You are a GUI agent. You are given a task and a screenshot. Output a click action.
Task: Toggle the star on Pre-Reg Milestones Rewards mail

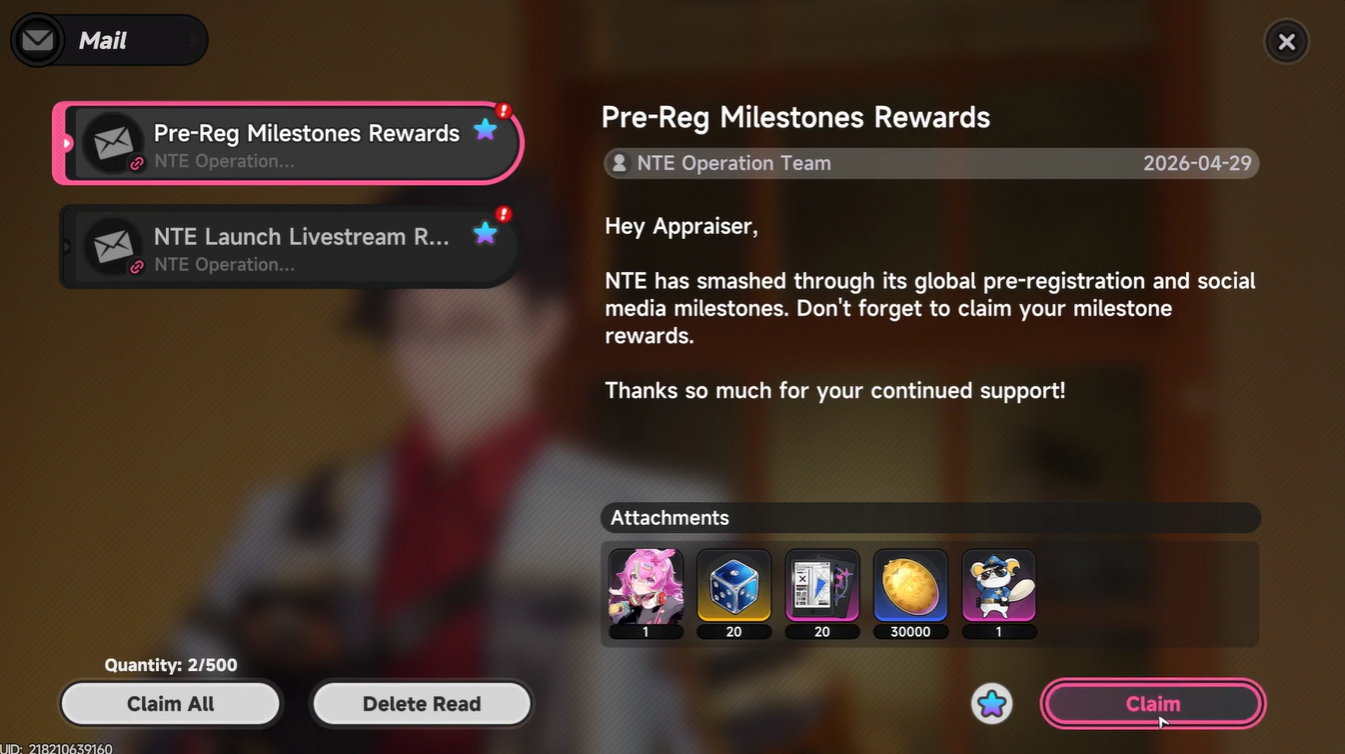pyautogui.click(x=485, y=129)
